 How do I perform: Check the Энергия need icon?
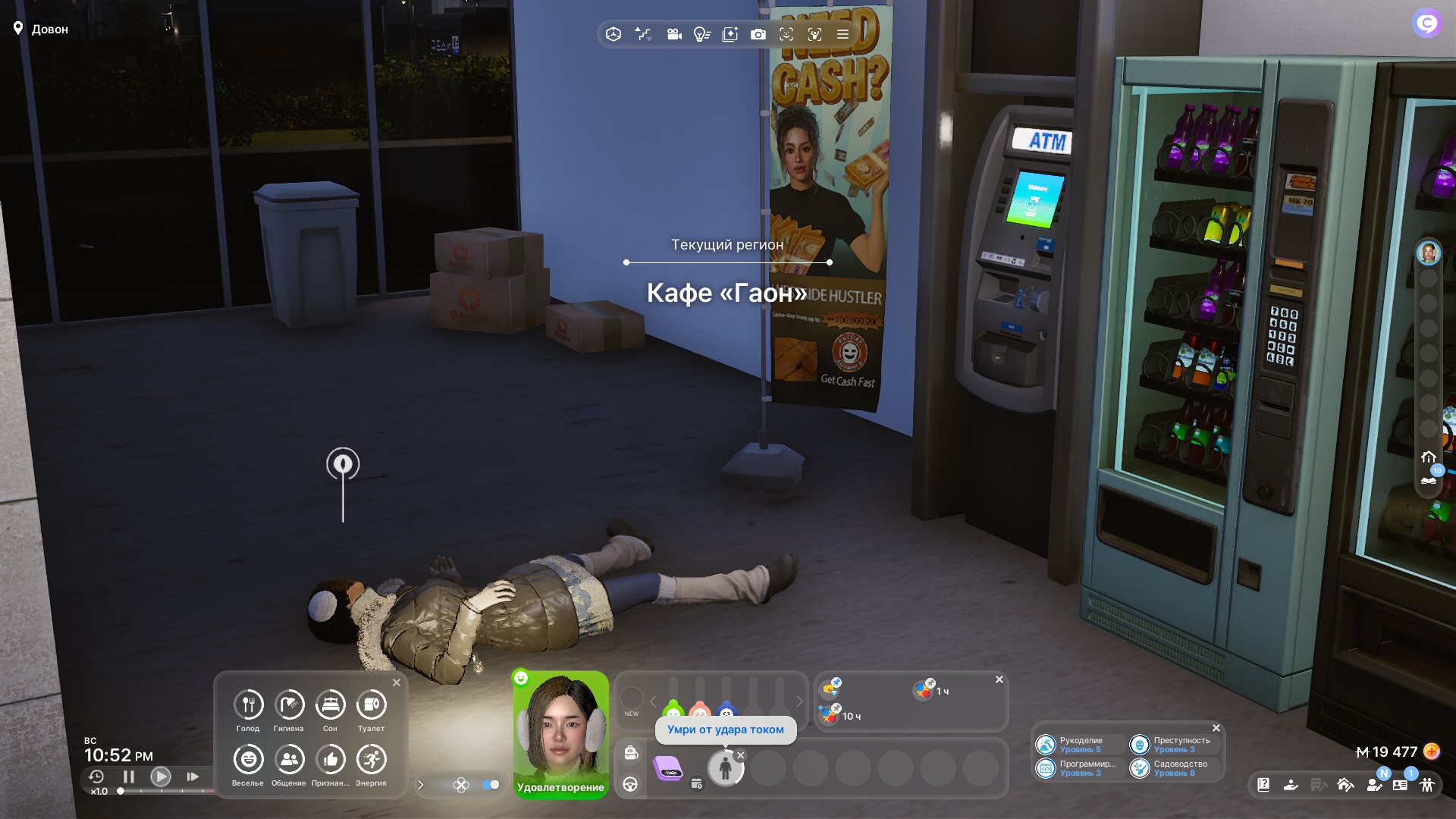pos(371,760)
